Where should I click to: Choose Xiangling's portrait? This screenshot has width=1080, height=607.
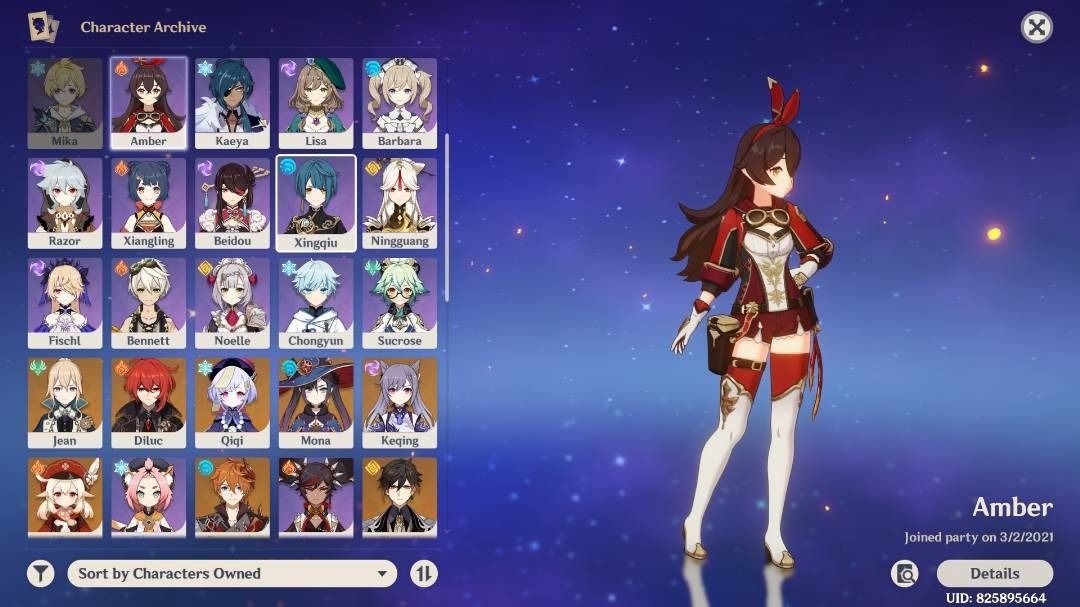tap(148, 202)
